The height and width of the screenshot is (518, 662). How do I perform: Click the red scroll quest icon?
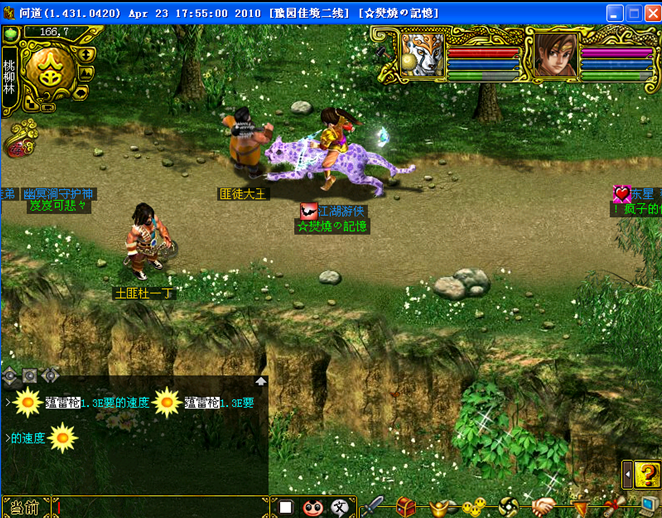pyautogui.click(x=611, y=506)
